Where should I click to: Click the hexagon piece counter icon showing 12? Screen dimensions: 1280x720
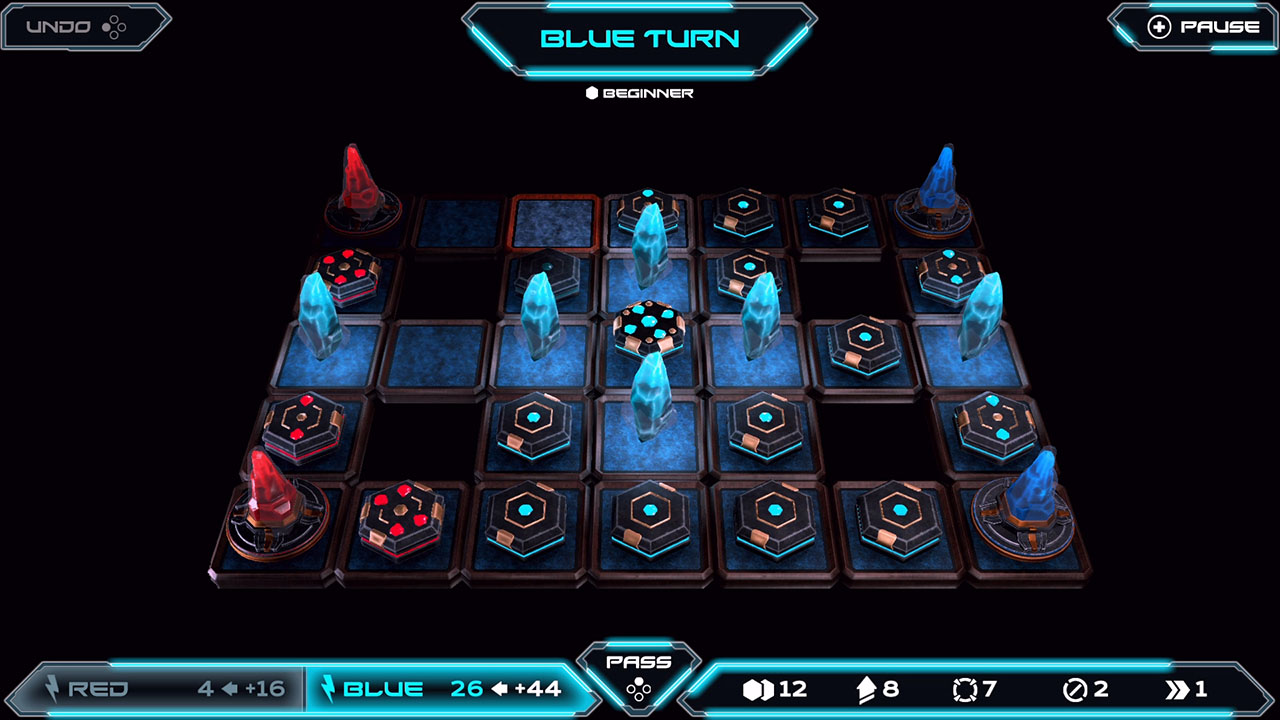[757, 688]
